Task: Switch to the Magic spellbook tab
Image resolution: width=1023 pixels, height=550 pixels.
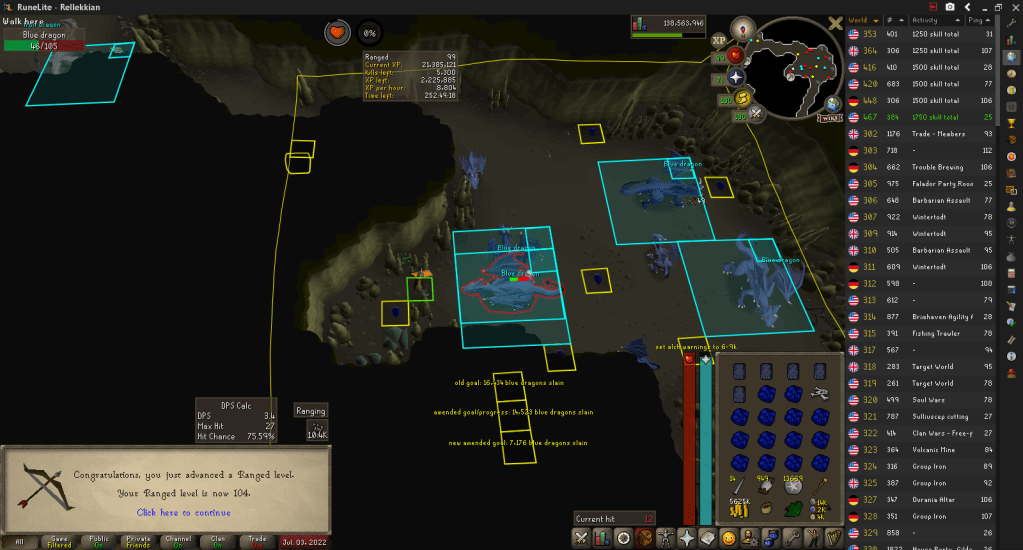Action: [710, 539]
